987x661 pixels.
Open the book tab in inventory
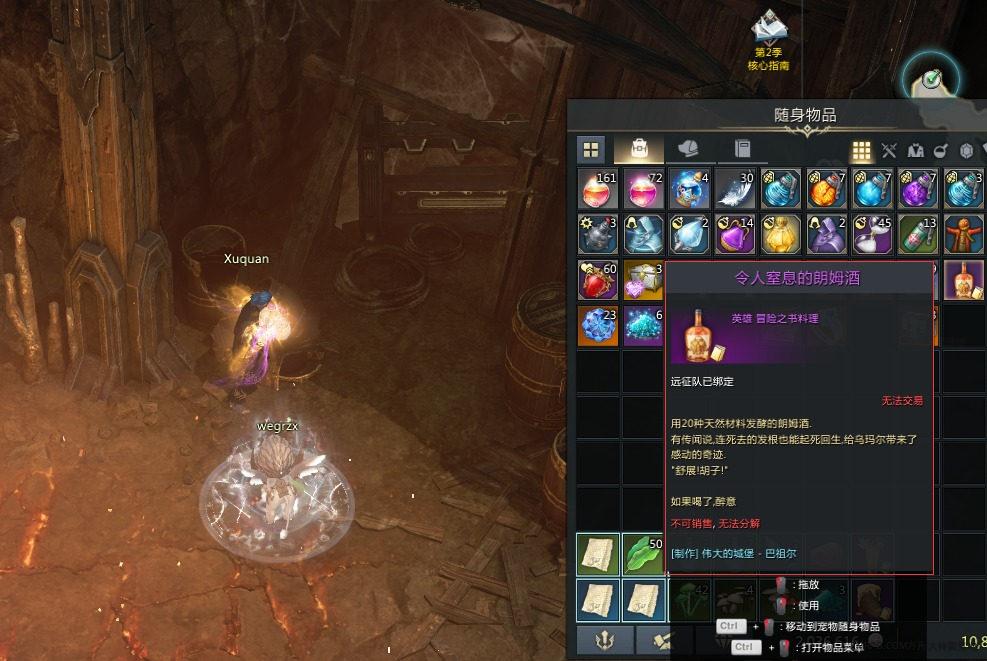click(742, 149)
